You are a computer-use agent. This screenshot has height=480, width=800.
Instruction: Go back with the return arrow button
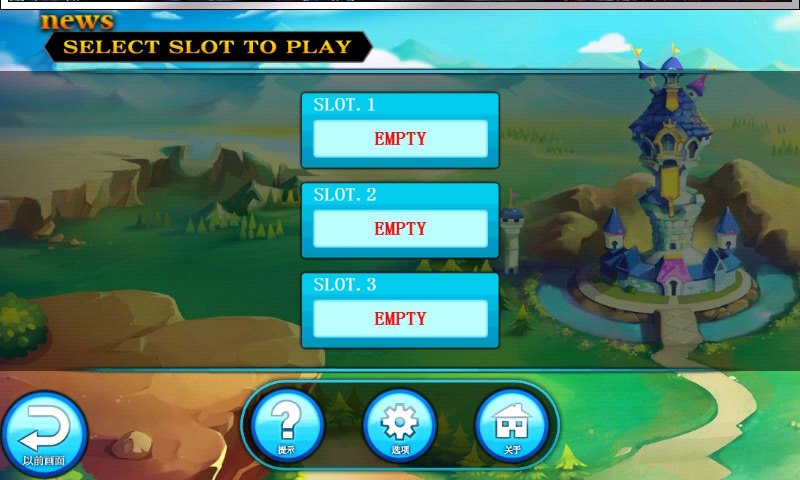tap(44, 432)
